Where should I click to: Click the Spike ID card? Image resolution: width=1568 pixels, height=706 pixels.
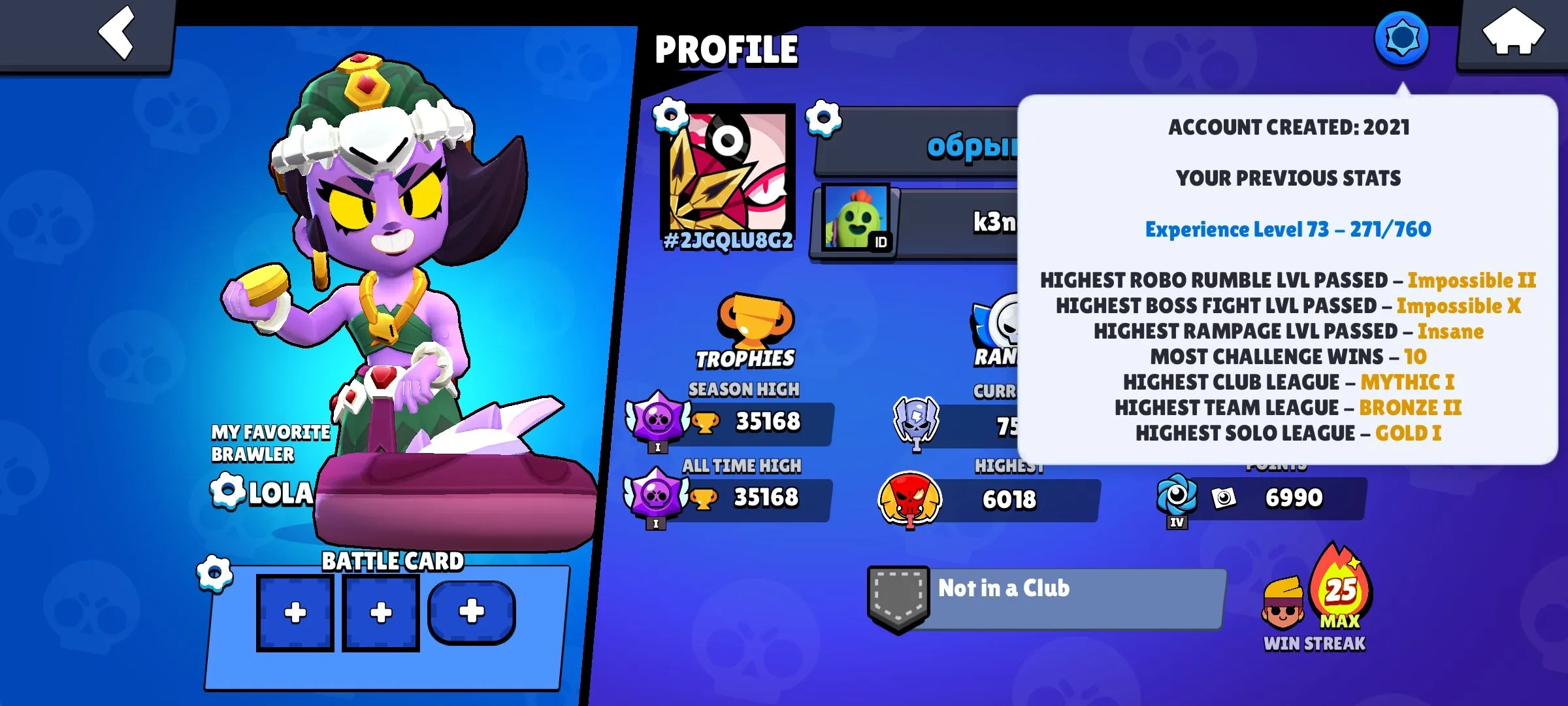tap(856, 219)
